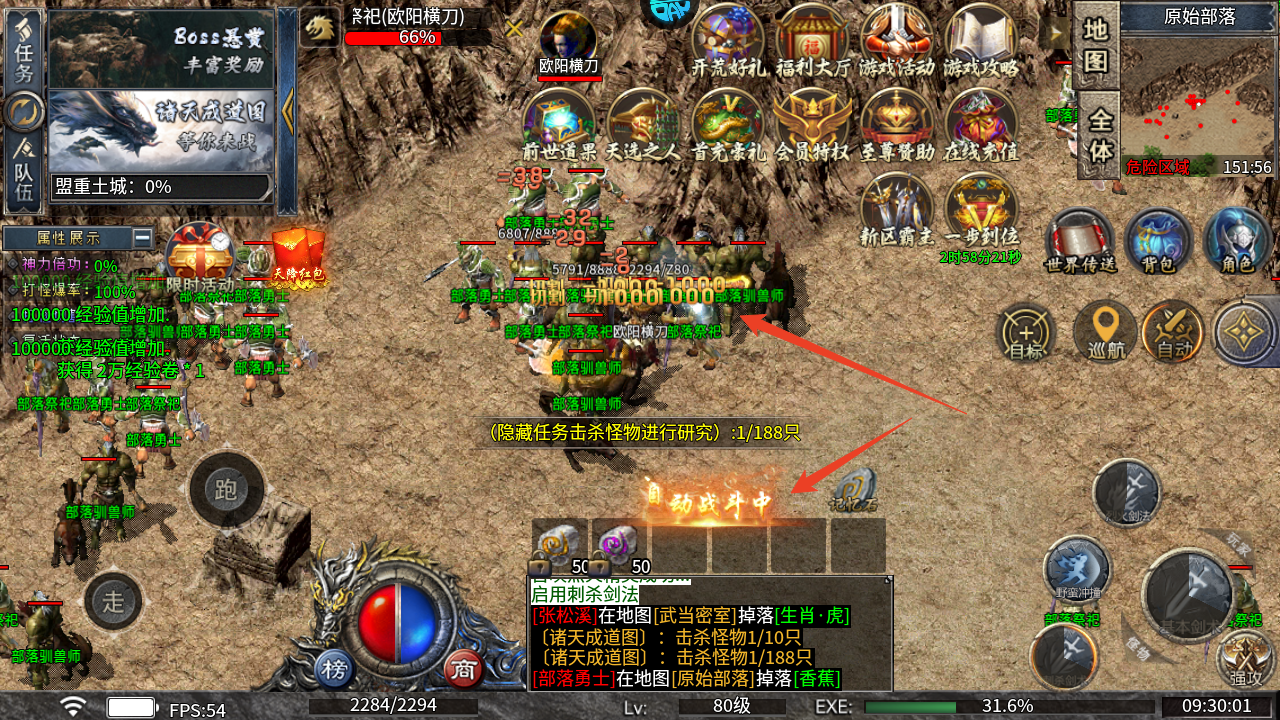Open the 榜 ranking button

(x=334, y=668)
